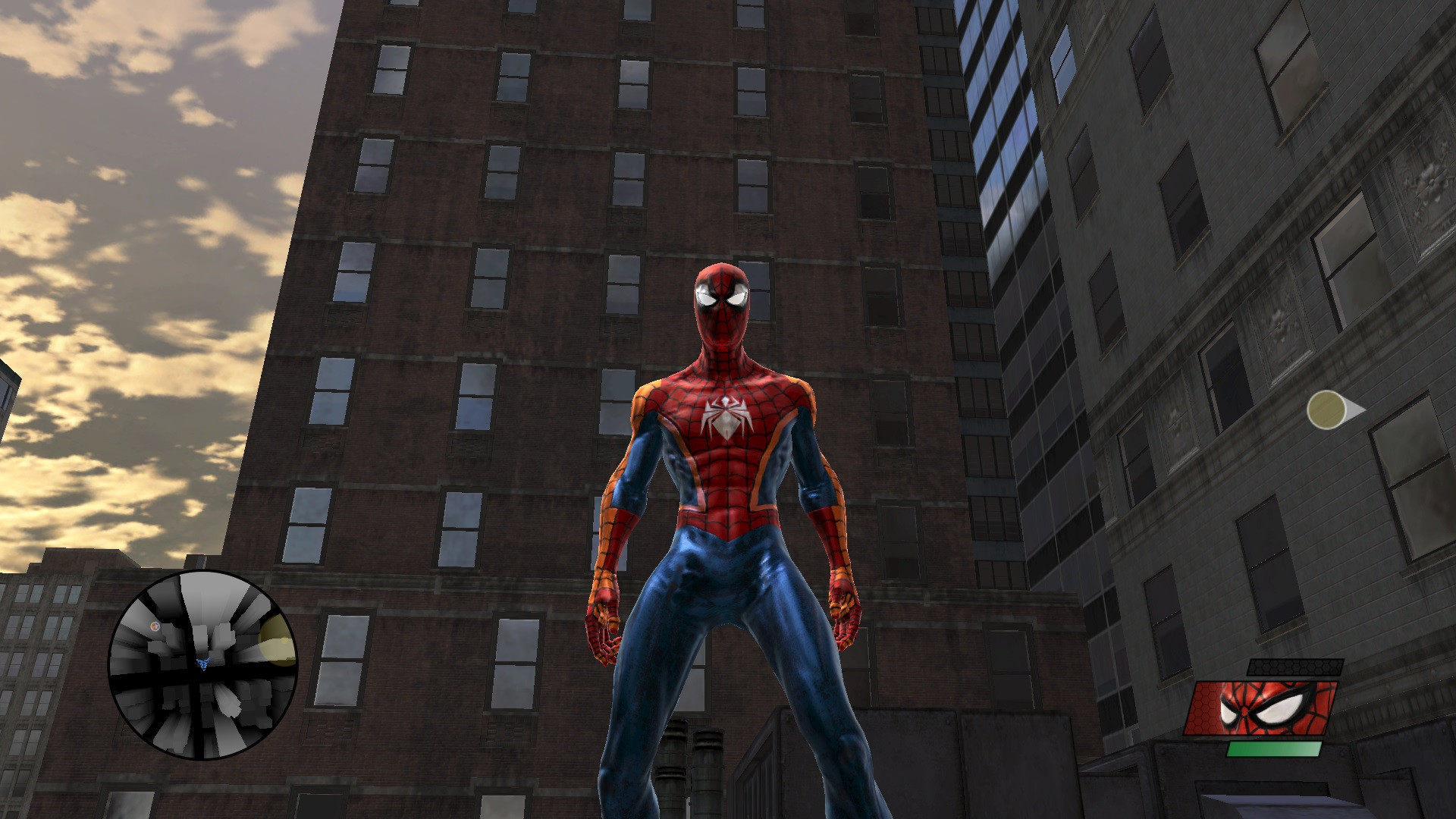Viewport: 1456px width, 819px height.
Task: Select the blue player arrow in the minimap
Action: [203, 664]
